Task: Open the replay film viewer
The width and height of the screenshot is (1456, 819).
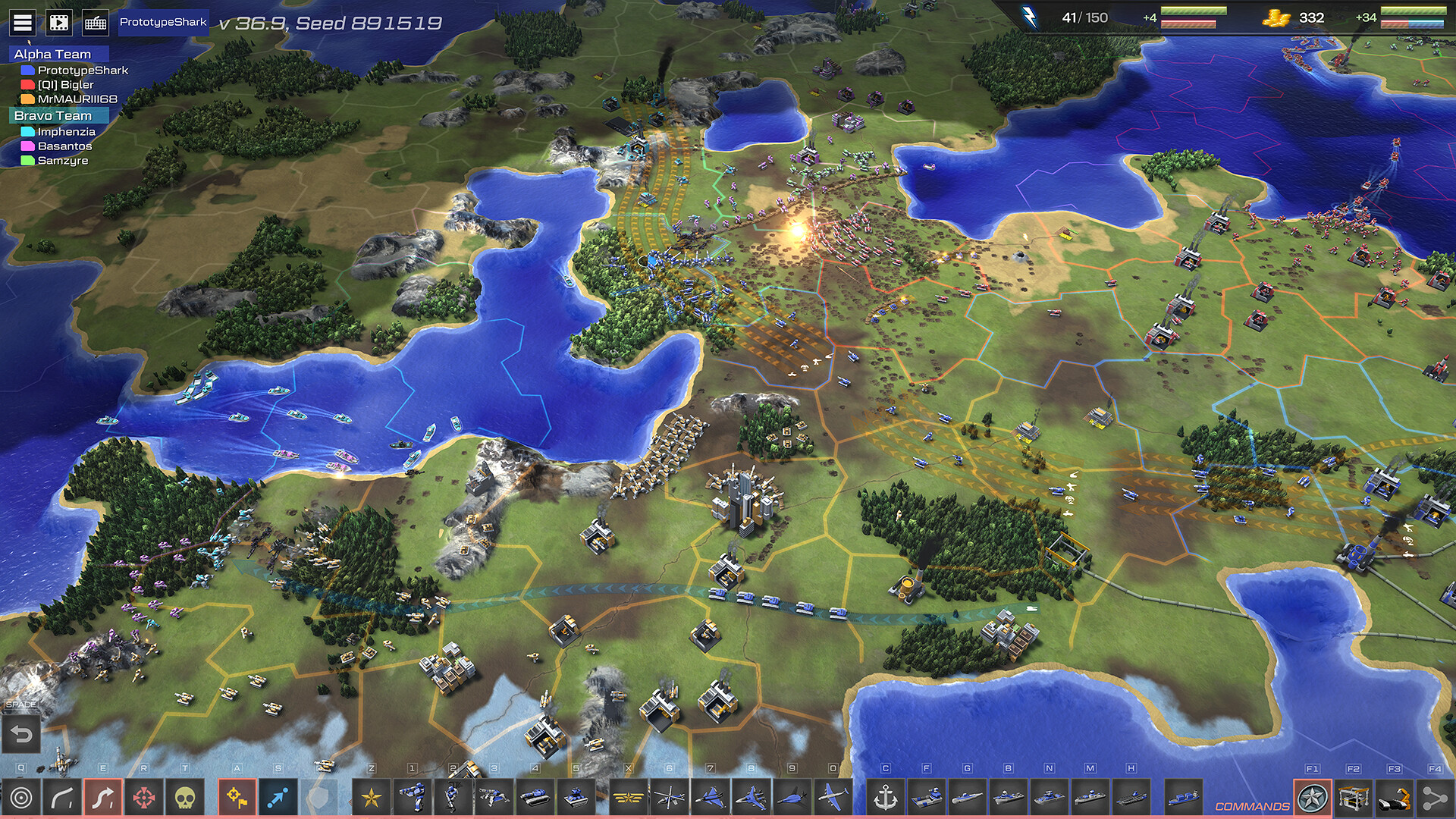Action: pos(58,23)
